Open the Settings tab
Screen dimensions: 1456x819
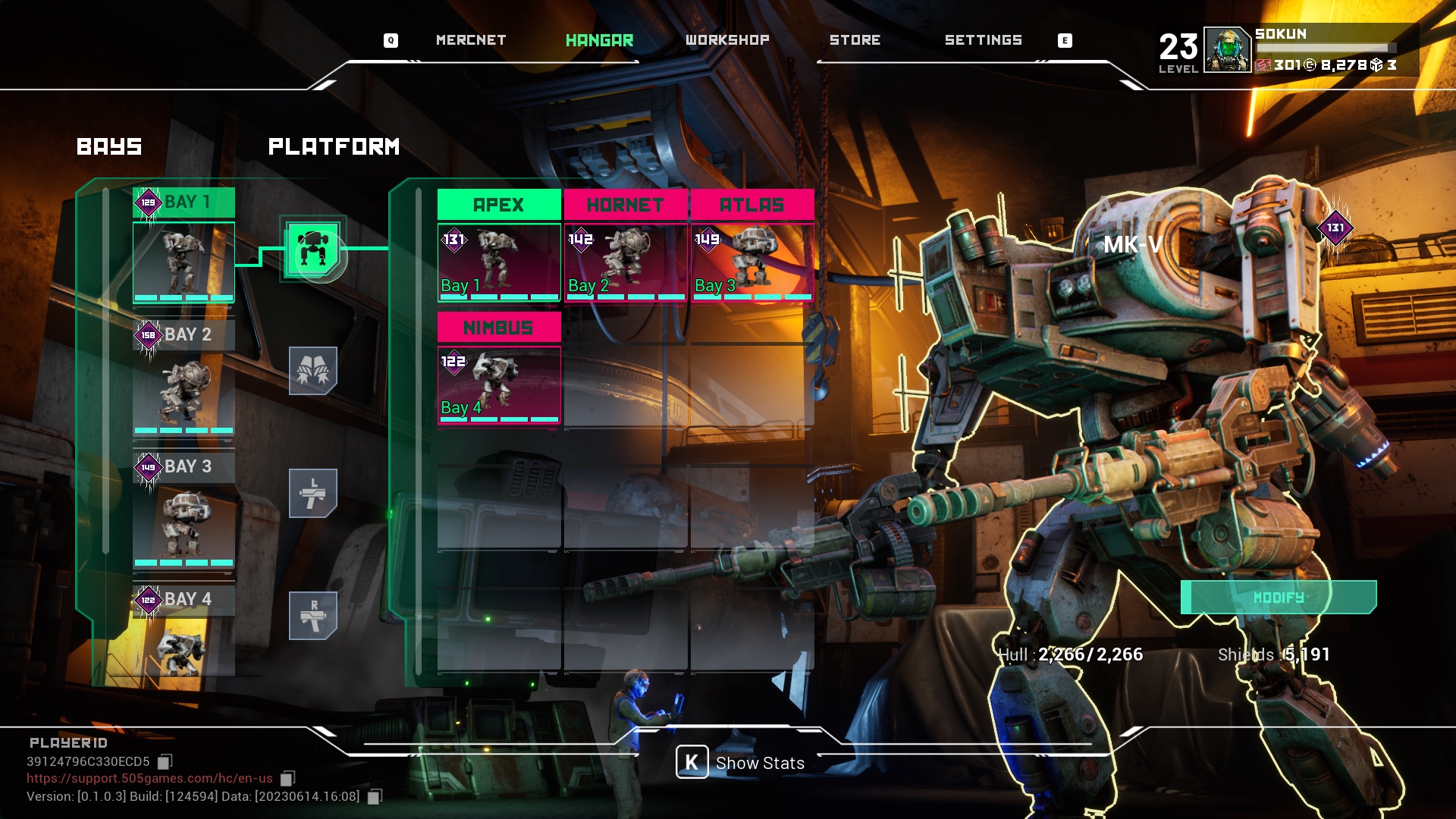click(x=983, y=40)
